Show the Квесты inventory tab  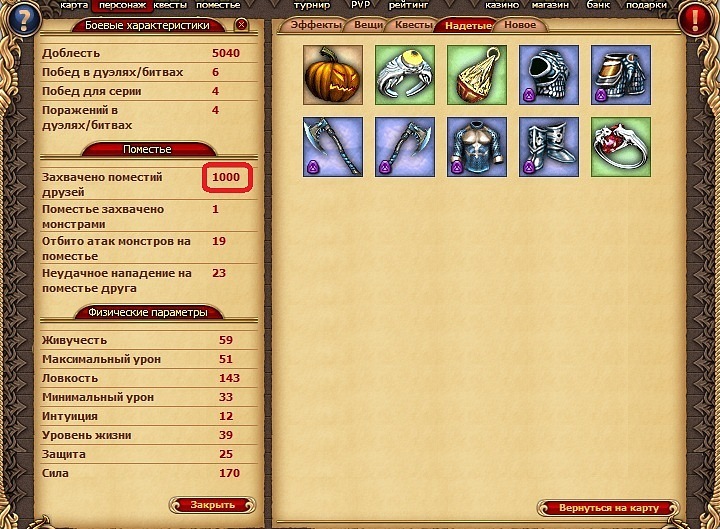[x=413, y=25]
